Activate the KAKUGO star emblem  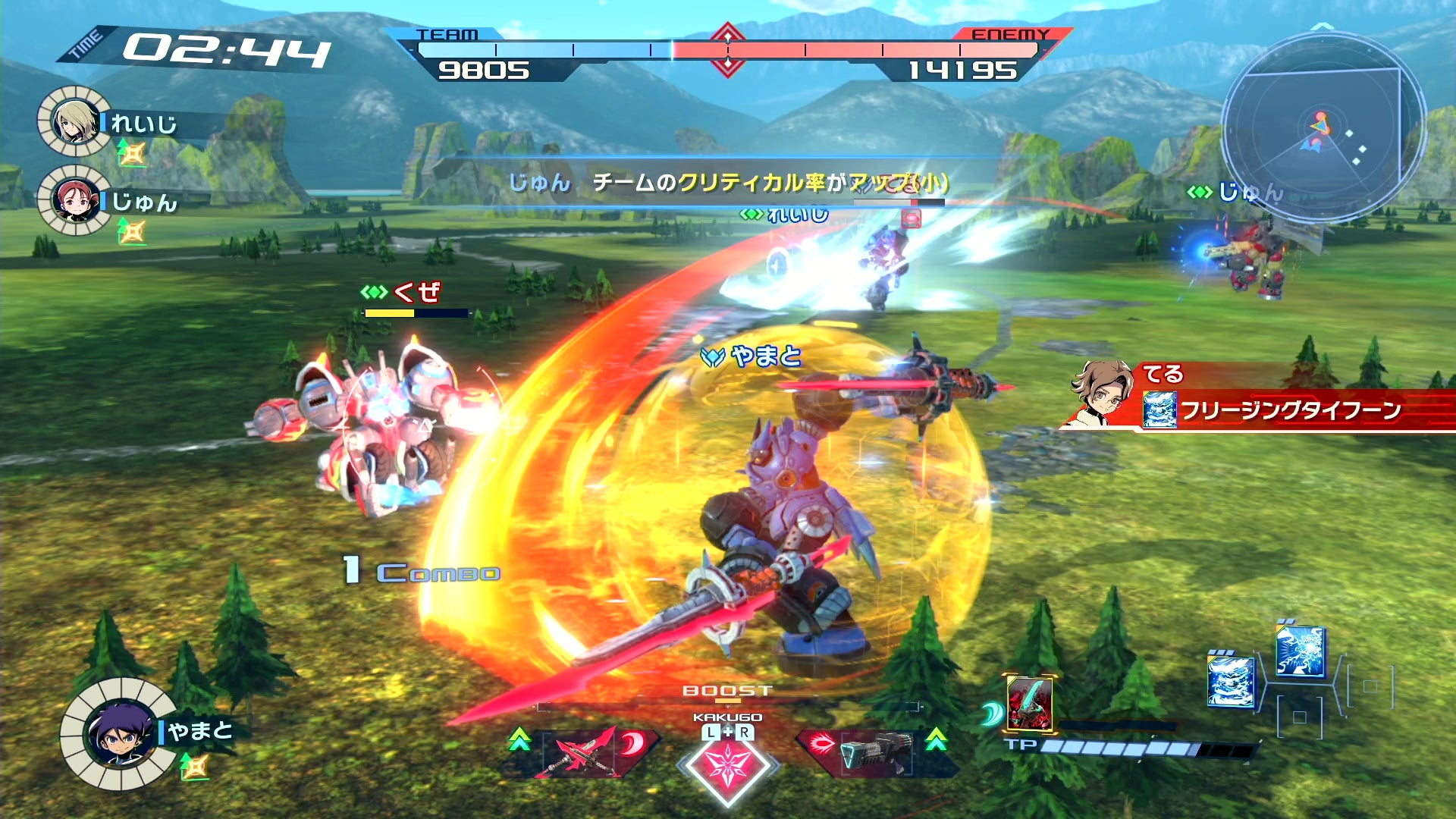727,766
